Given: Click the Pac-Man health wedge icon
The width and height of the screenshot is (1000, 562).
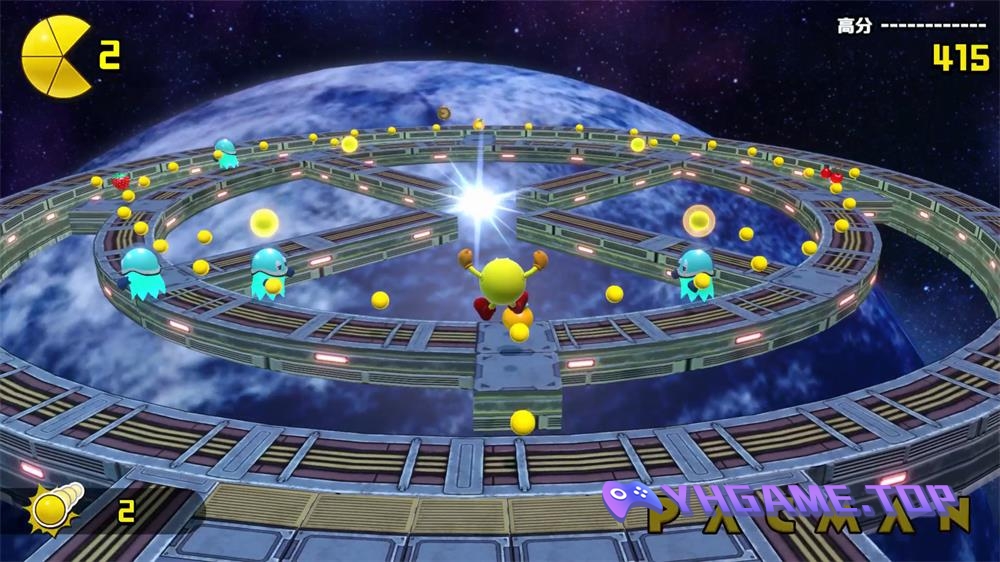Looking at the screenshot, I should 55,56.
